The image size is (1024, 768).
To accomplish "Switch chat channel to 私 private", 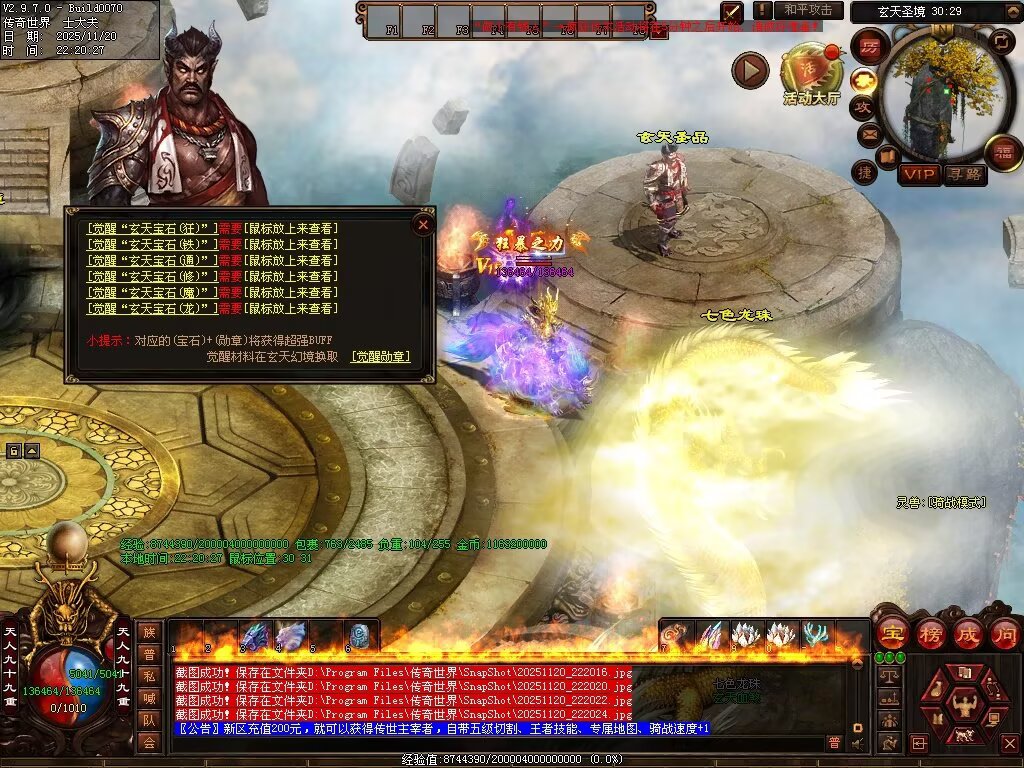I will click(149, 675).
